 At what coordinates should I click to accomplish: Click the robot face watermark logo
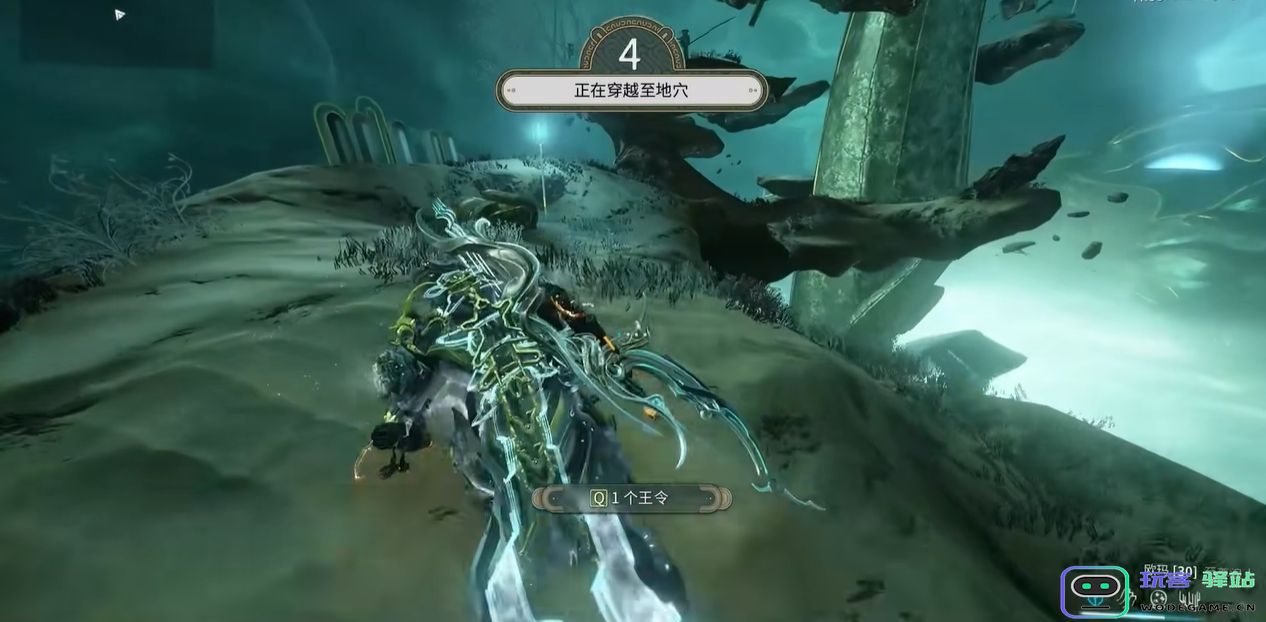pos(1094,590)
